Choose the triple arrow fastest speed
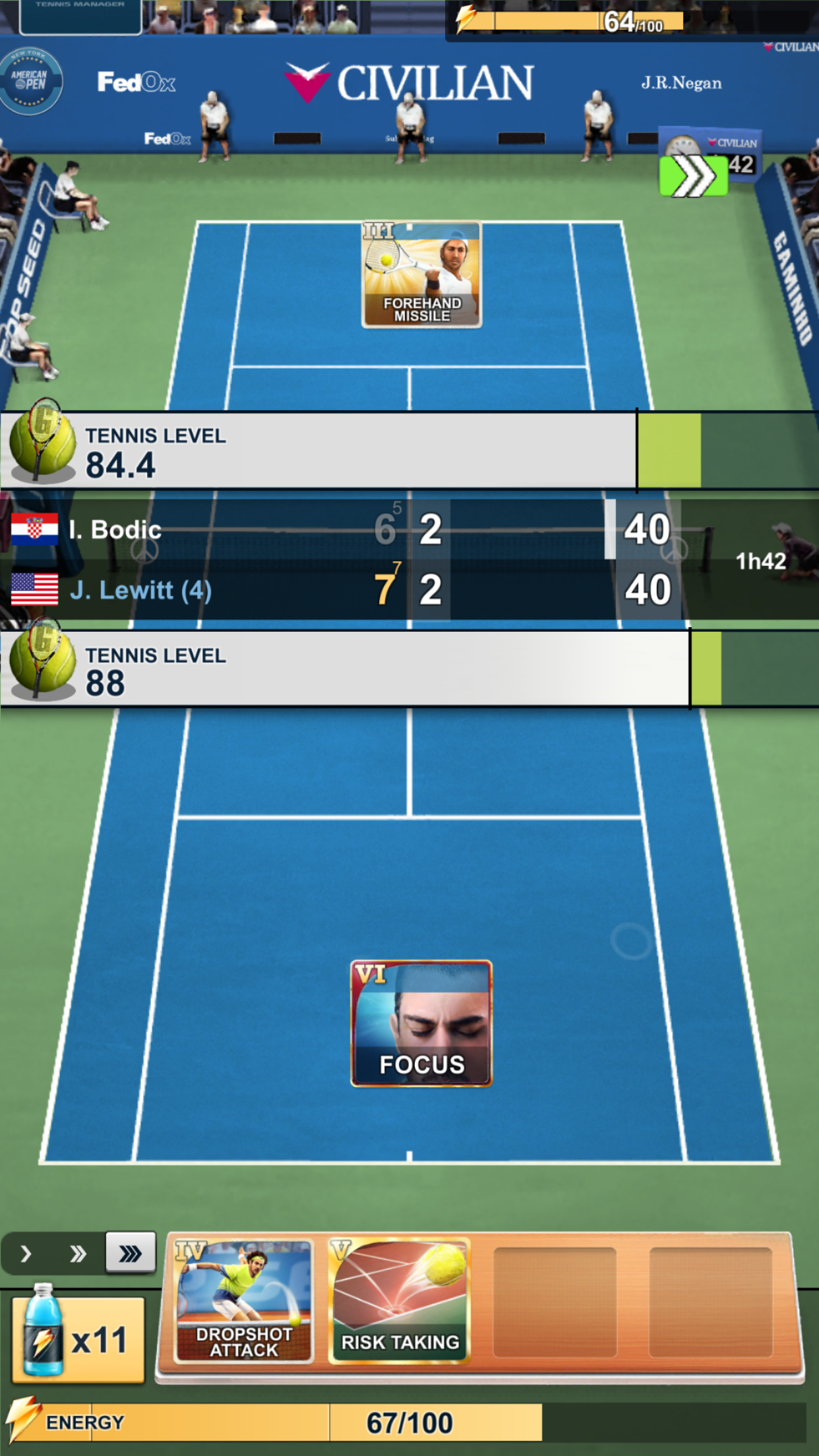Screen dimensions: 819x1456 click(131, 1253)
